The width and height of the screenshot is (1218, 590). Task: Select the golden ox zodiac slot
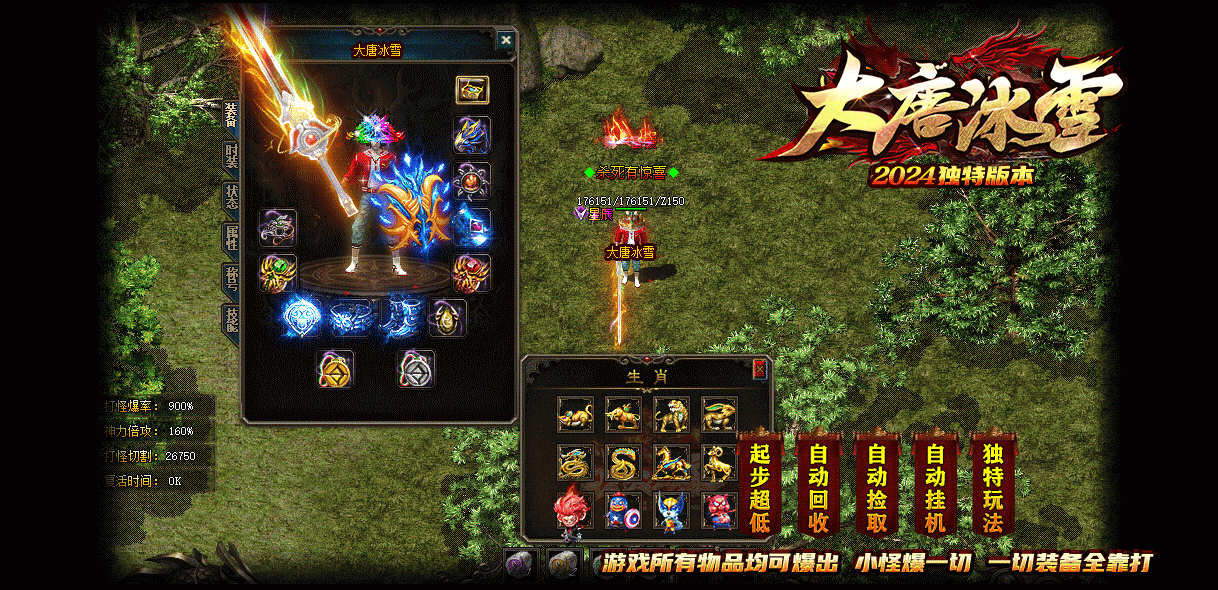point(623,413)
